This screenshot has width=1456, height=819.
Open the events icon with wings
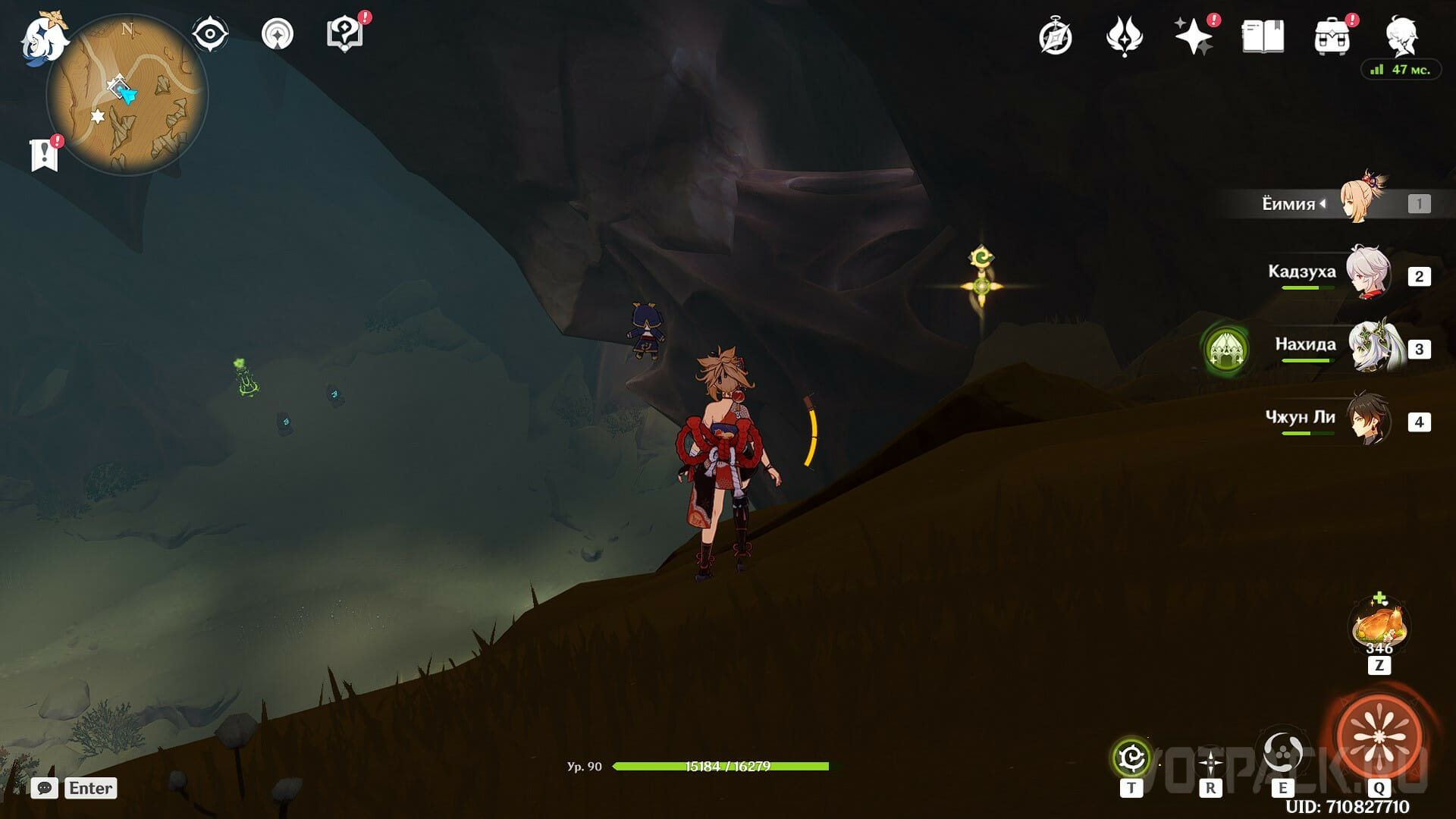[x=1124, y=37]
